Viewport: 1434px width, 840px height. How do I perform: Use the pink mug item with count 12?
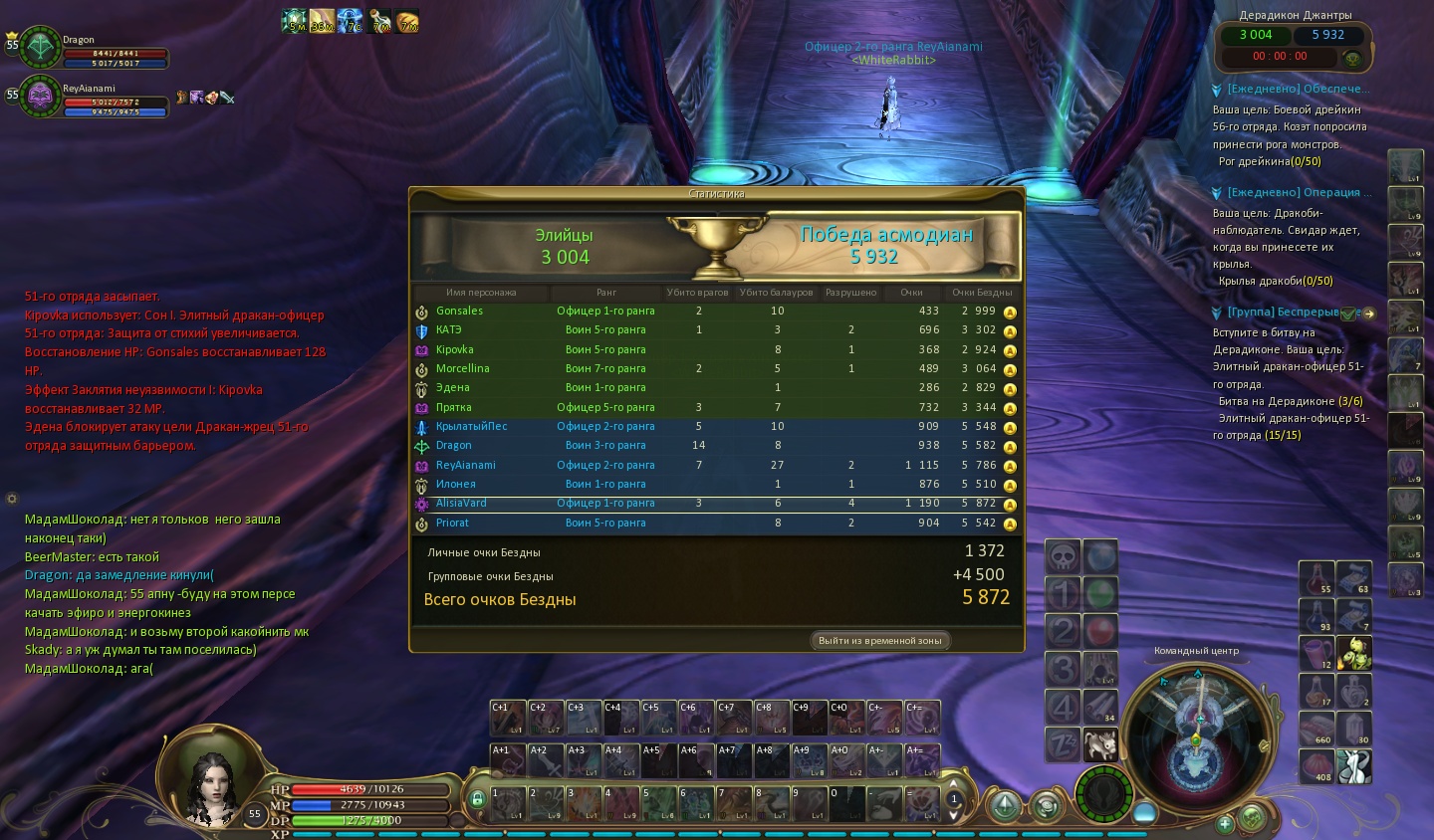pos(1316,654)
